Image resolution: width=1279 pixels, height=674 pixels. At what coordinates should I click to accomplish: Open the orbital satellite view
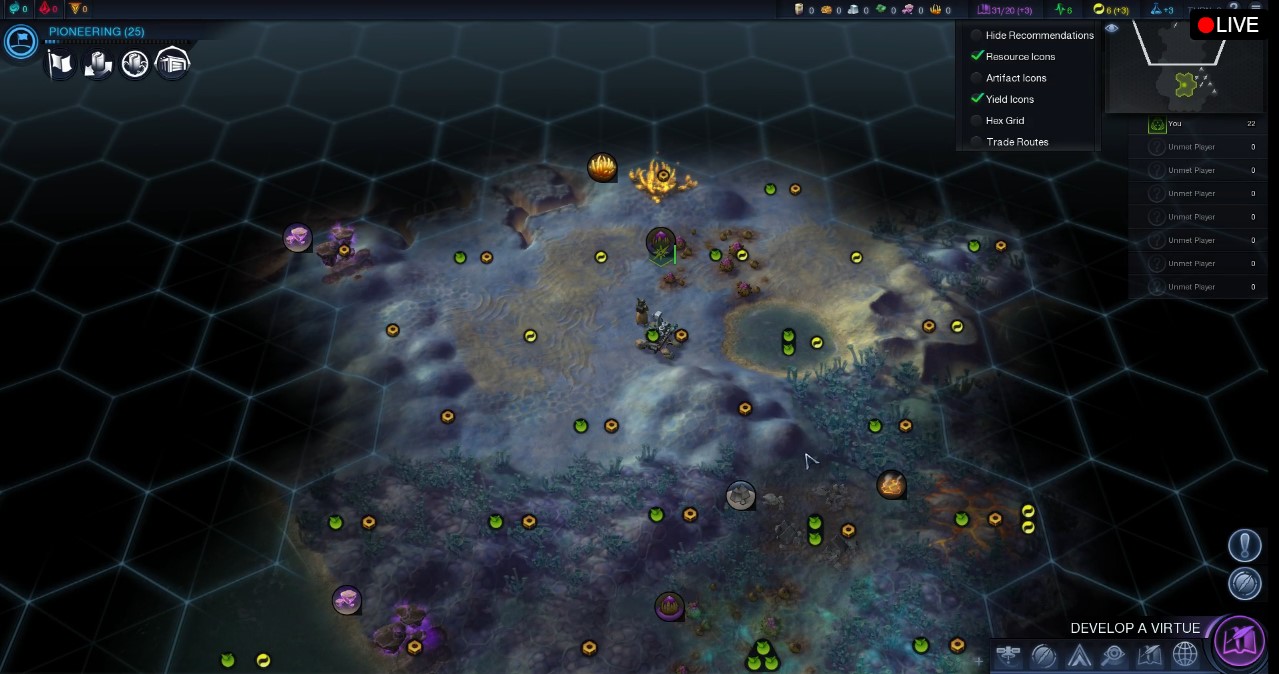point(1009,656)
